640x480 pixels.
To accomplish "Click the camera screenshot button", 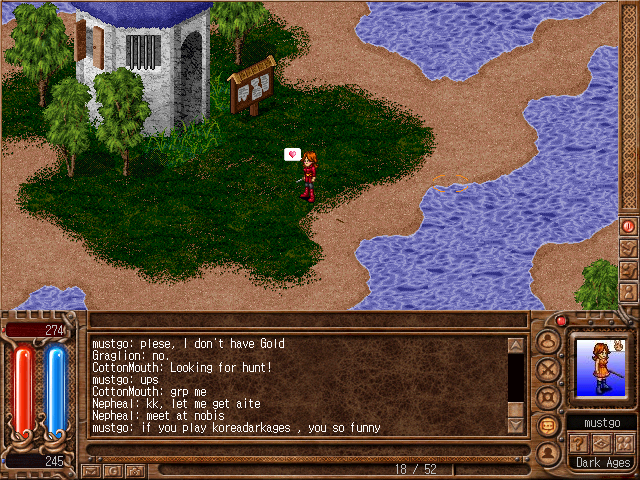I will [136, 469].
